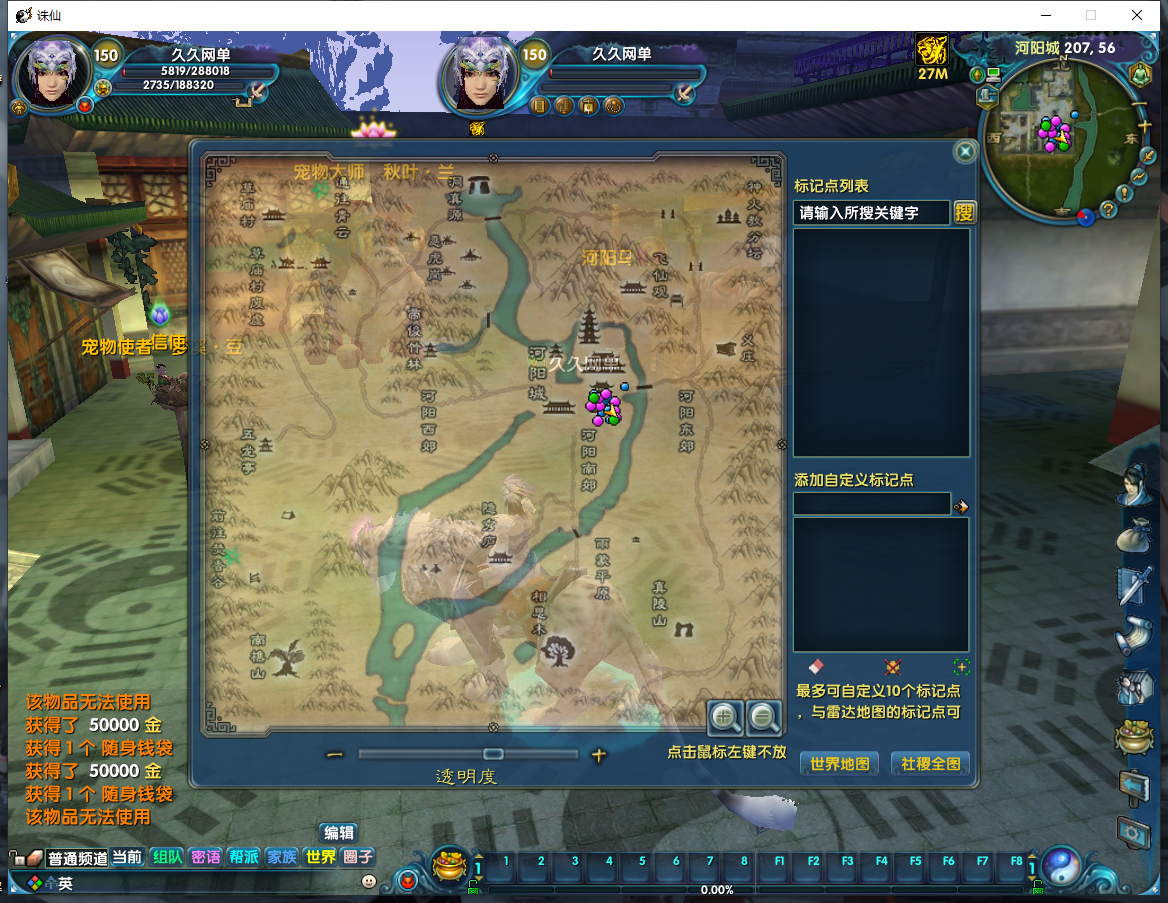Adjust the 透明度 transparency slider handle
This screenshot has width=1168, height=903.
point(493,754)
